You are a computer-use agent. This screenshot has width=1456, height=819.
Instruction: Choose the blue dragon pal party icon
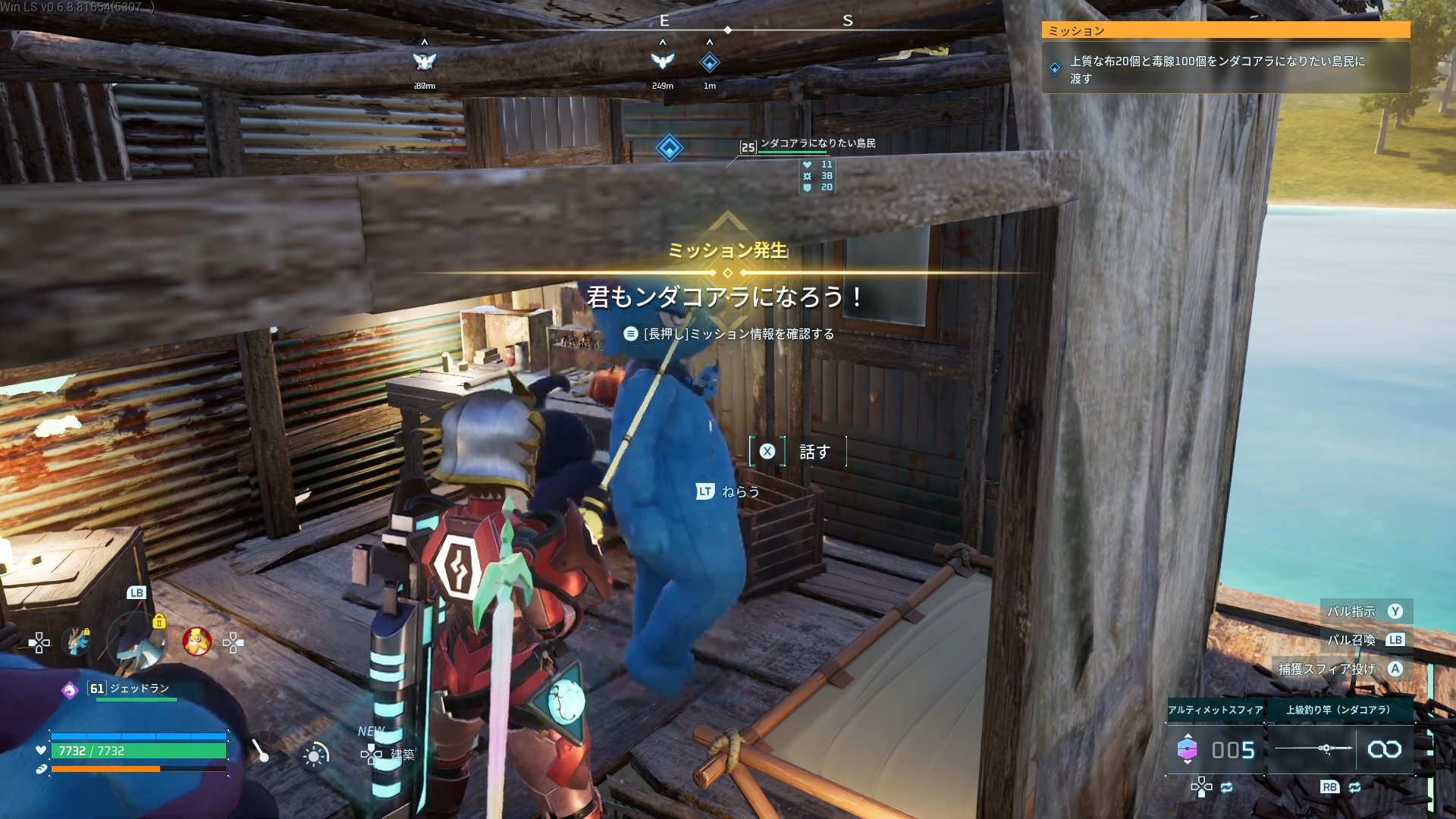(x=77, y=642)
